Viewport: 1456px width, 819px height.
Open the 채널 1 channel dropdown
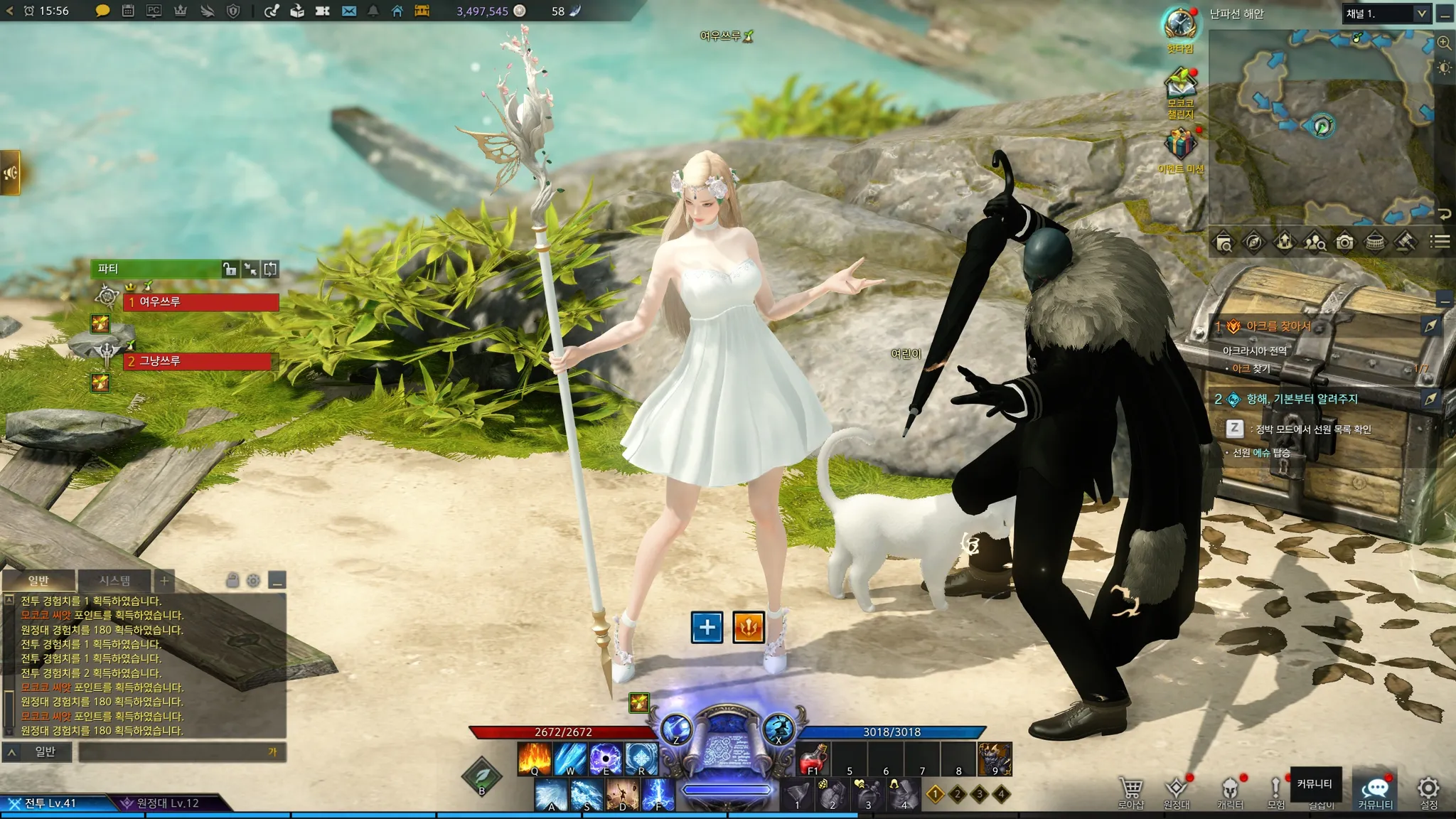coord(1386,14)
